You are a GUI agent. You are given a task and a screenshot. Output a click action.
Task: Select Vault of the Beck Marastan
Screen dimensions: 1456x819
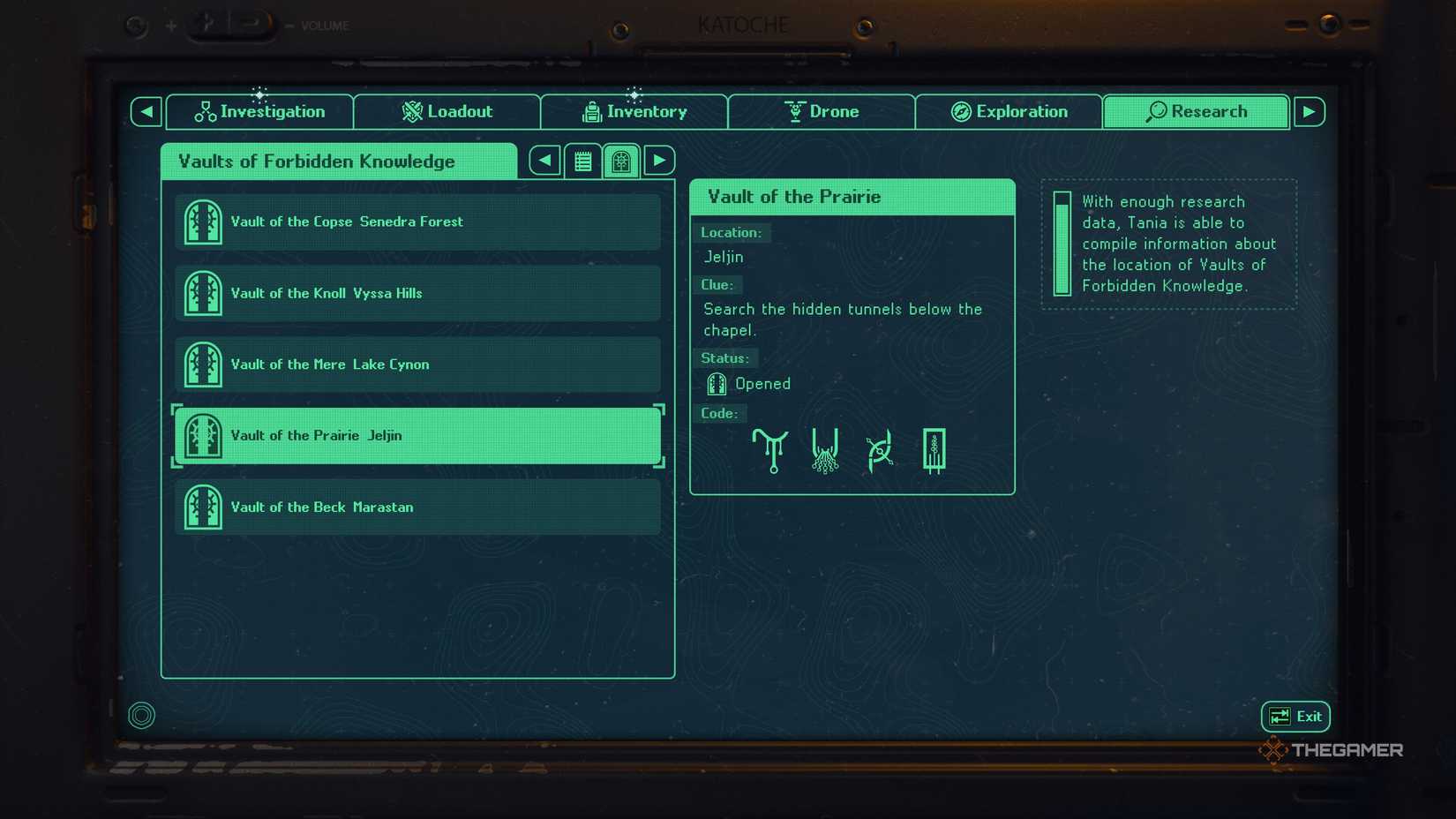(x=417, y=507)
